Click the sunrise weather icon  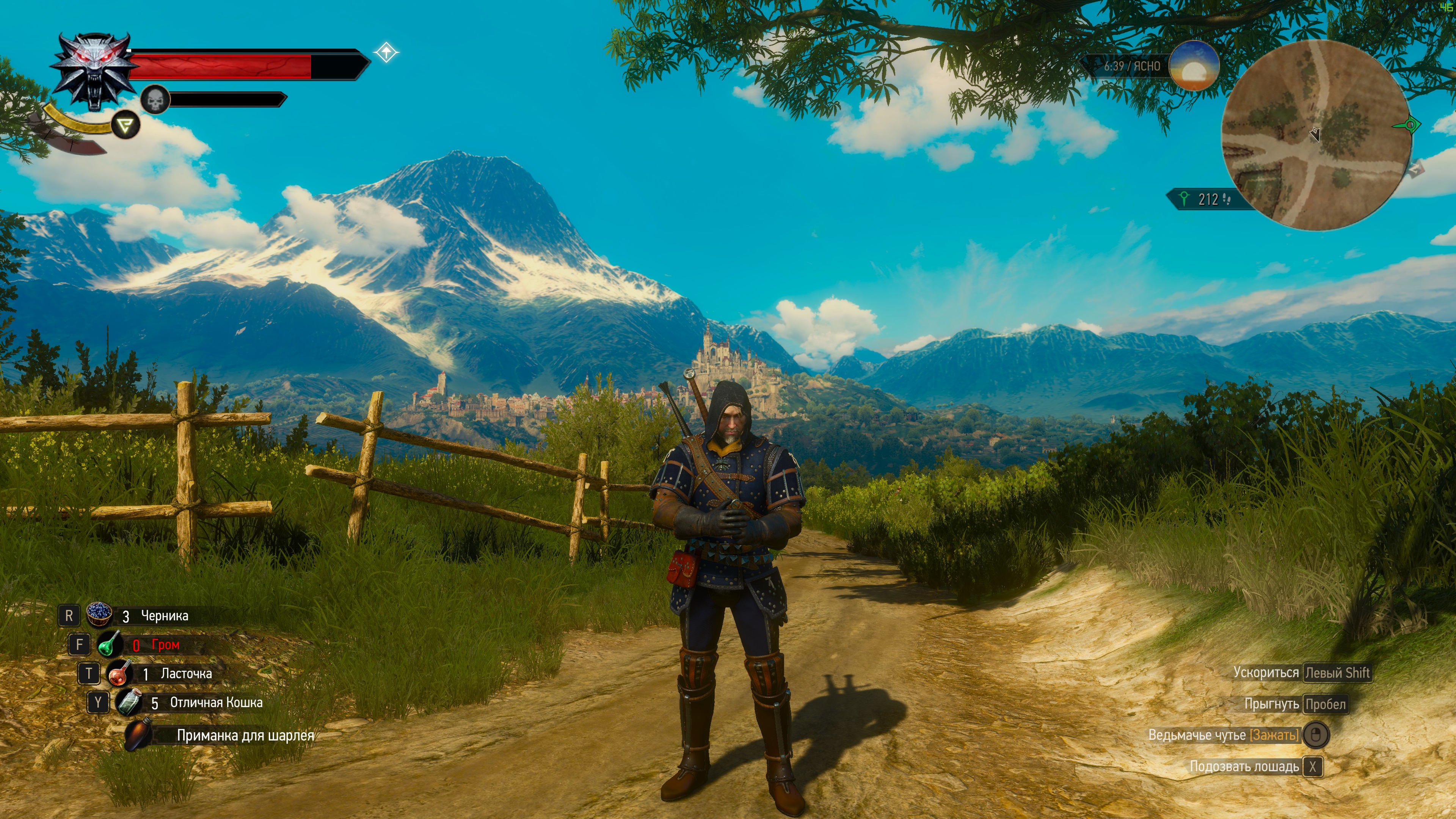[x=1193, y=66]
